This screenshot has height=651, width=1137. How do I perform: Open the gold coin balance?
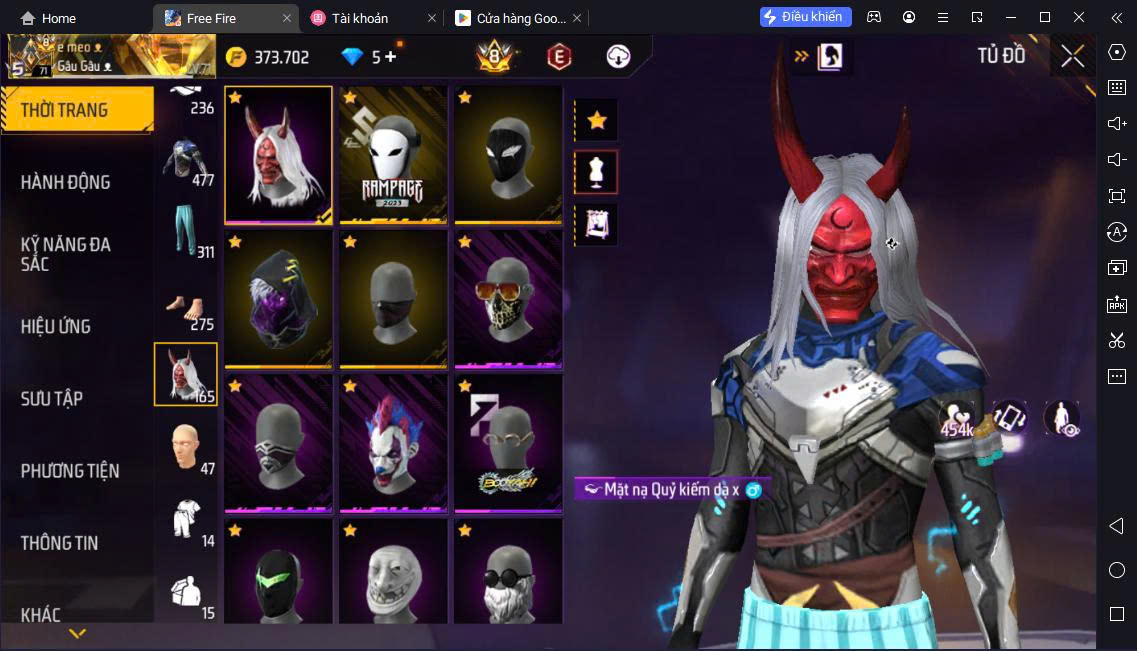pos(268,57)
